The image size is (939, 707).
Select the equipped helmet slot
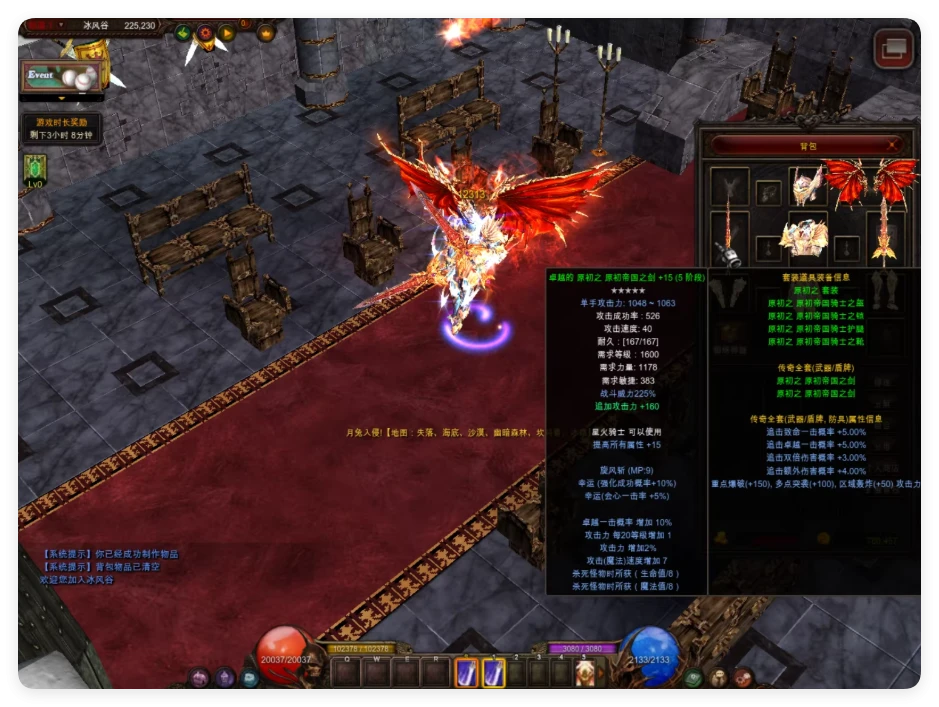(806, 186)
